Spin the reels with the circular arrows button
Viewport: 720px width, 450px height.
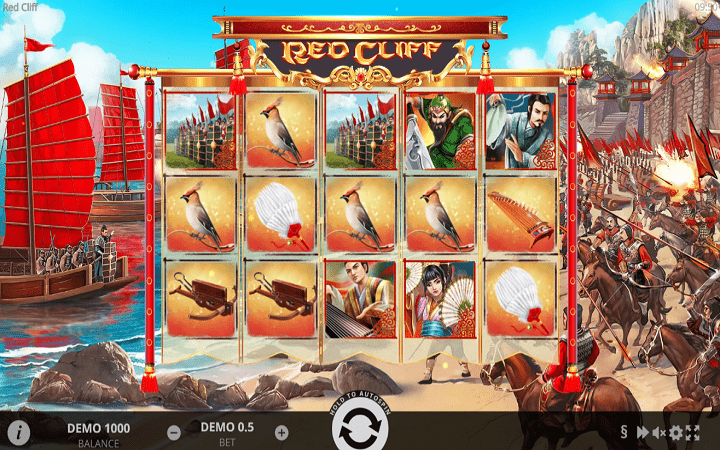(360, 431)
